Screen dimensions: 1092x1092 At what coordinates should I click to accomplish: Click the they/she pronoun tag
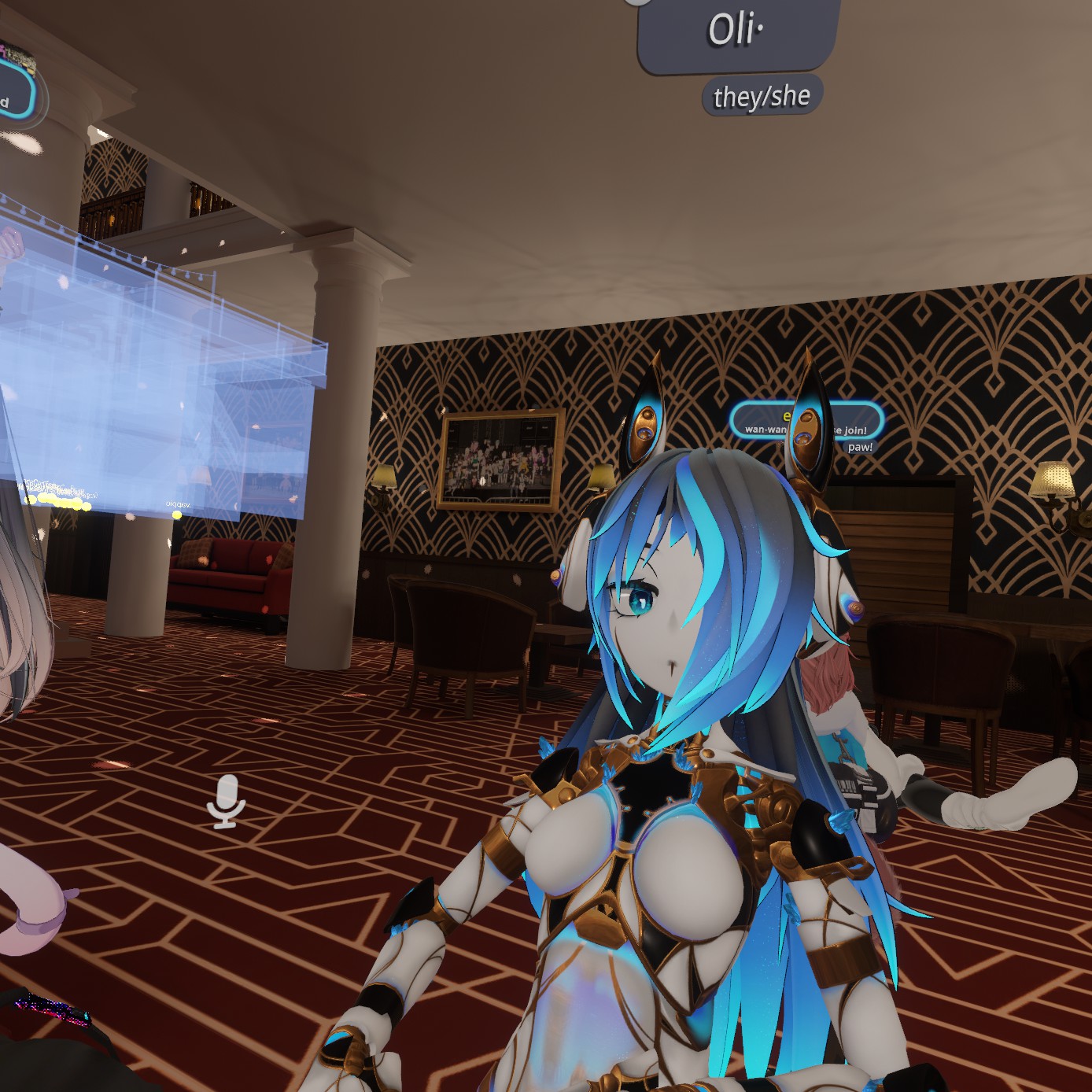click(762, 96)
